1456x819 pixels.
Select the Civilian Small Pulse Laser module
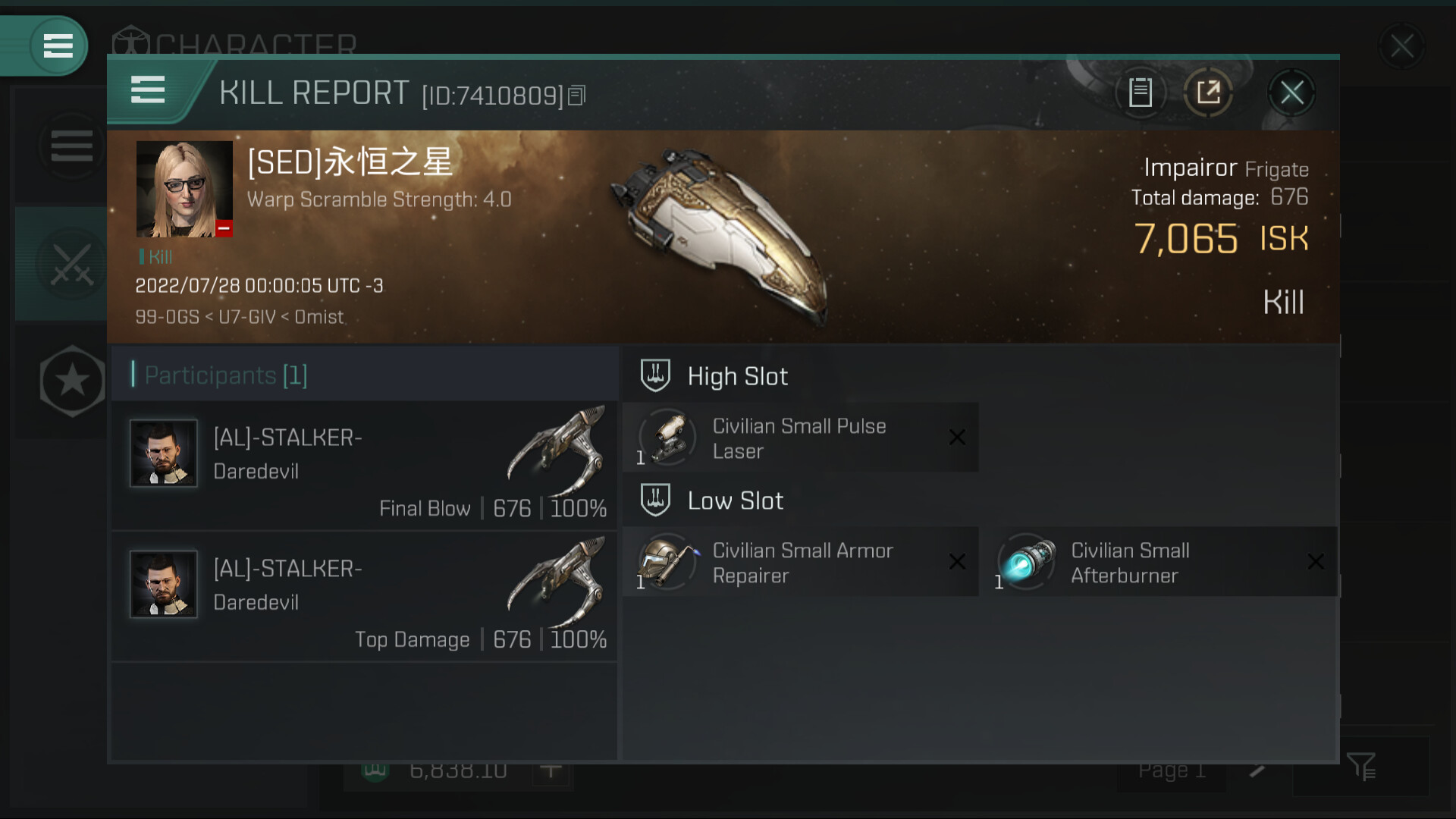point(800,438)
